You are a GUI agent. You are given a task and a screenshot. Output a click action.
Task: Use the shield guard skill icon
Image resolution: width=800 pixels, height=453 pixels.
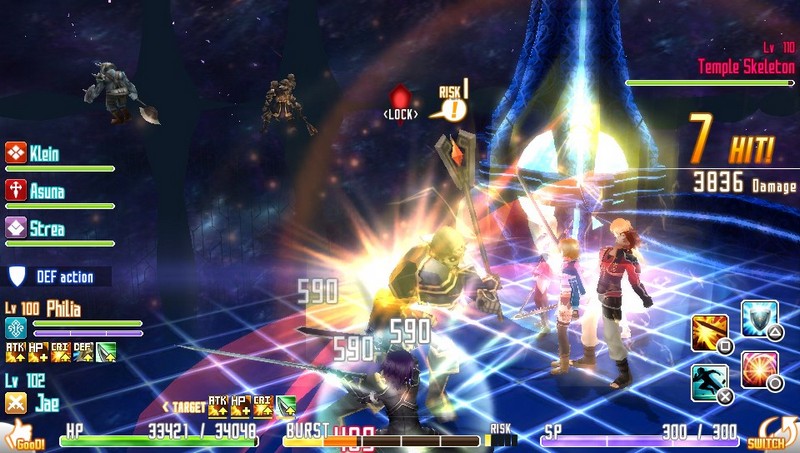tap(759, 319)
